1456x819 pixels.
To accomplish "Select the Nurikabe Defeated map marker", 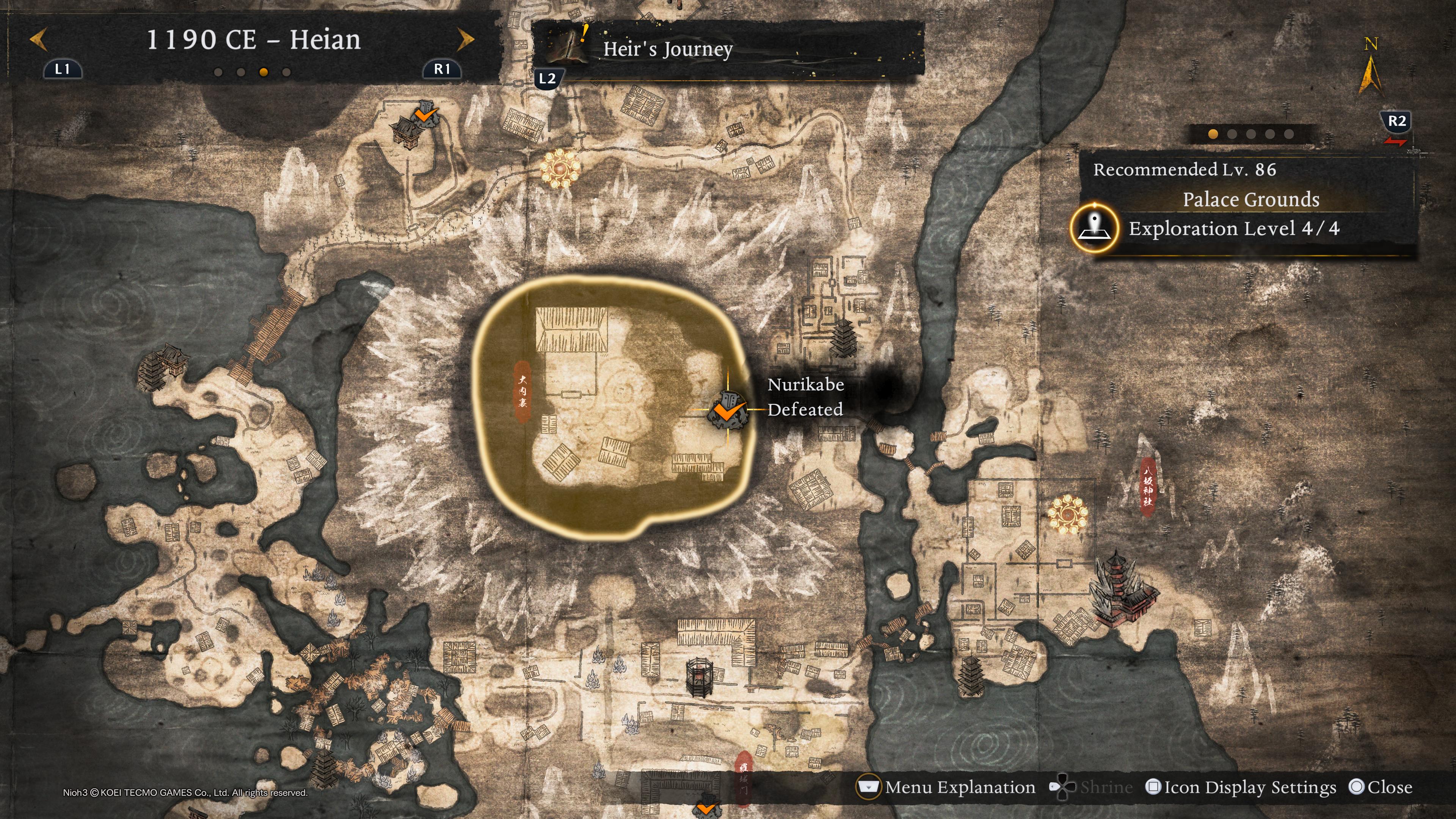I will pyautogui.click(x=728, y=409).
